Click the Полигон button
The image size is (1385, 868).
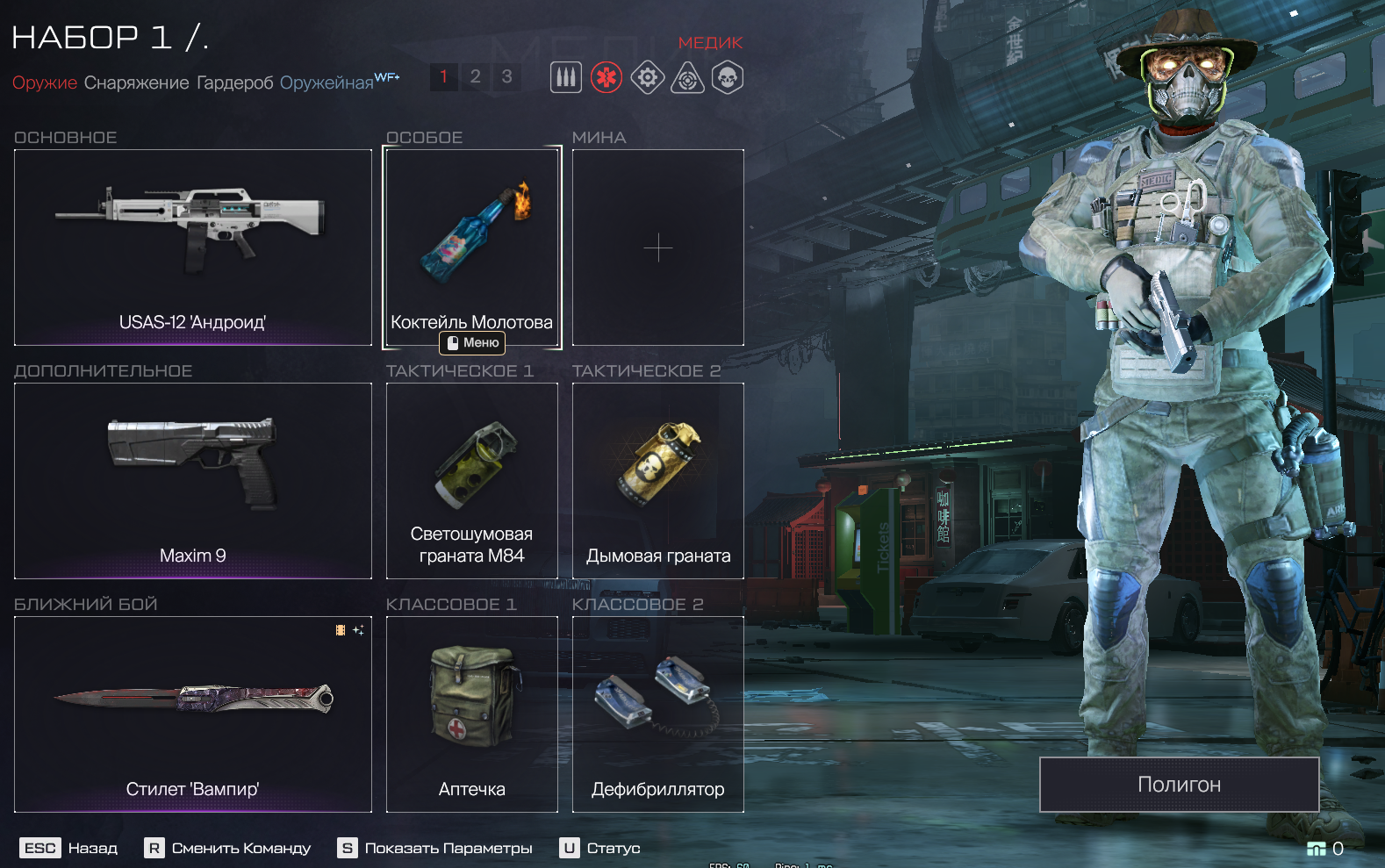click(1179, 785)
